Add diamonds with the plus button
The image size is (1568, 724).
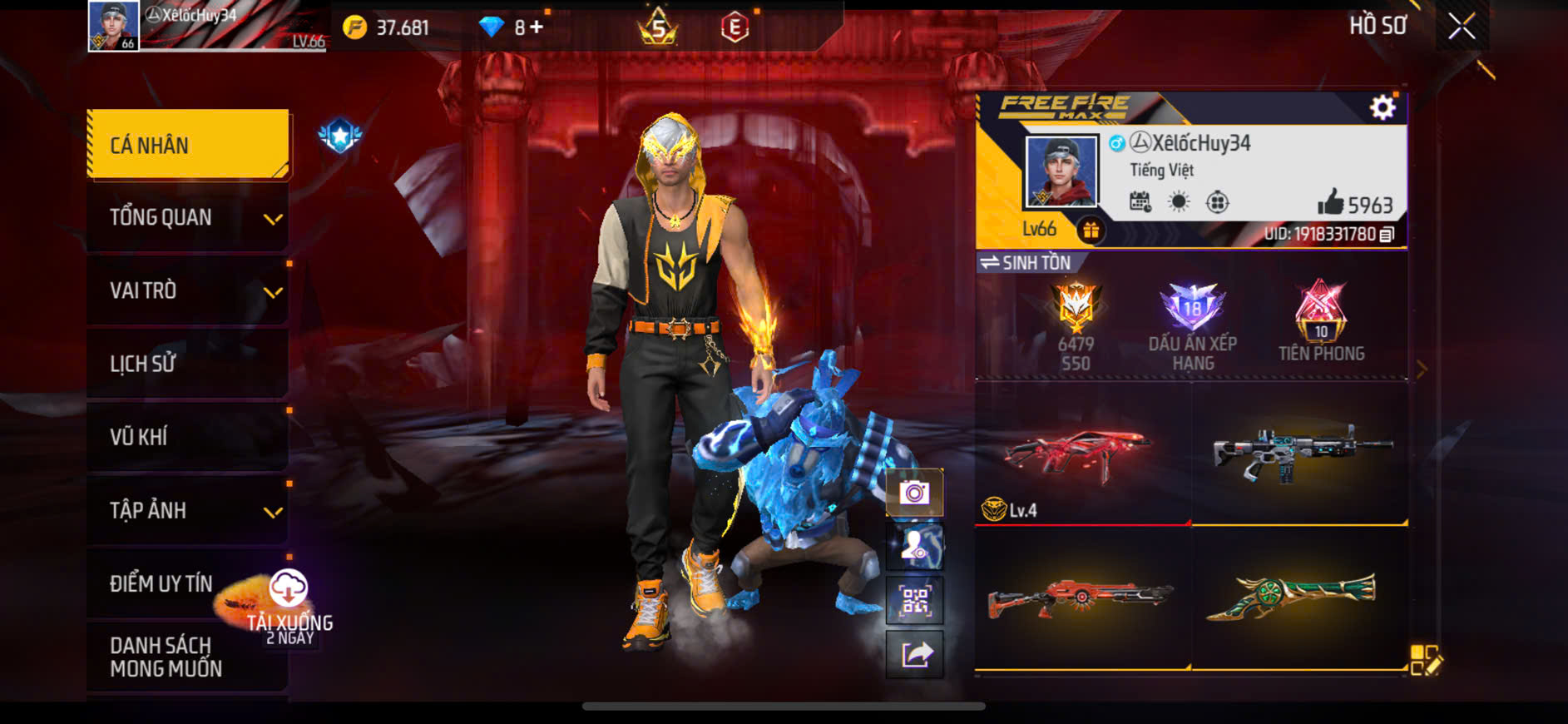point(537,27)
